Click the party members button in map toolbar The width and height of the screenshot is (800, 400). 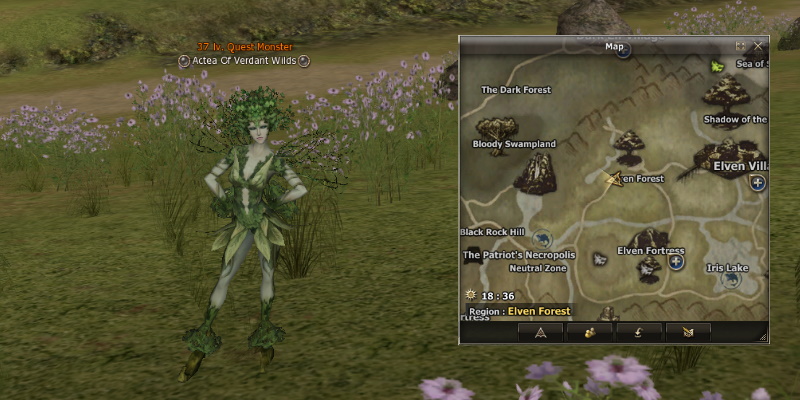point(589,332)
